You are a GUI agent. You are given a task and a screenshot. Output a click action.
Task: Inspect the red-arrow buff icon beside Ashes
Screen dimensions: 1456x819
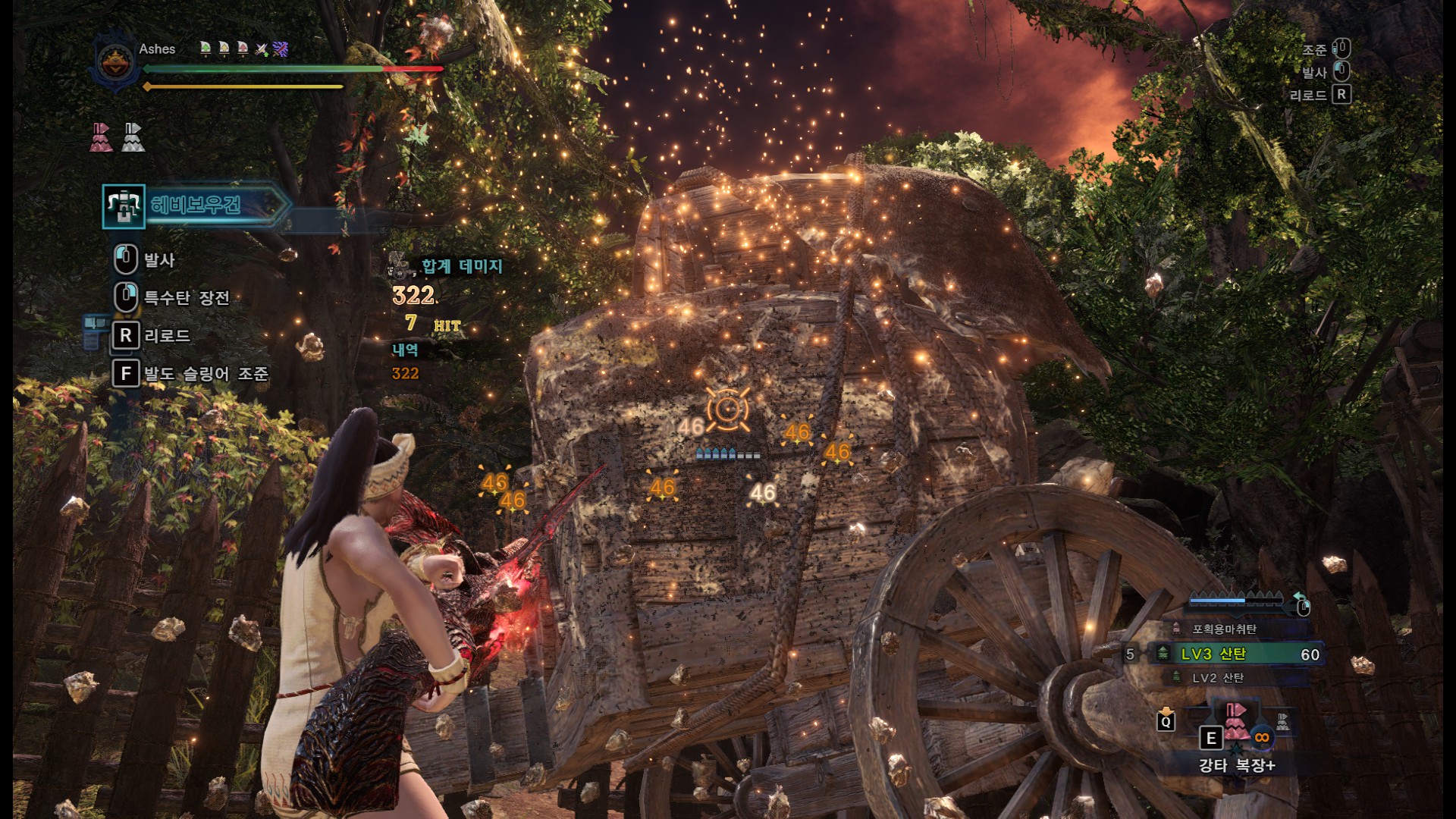243,49
